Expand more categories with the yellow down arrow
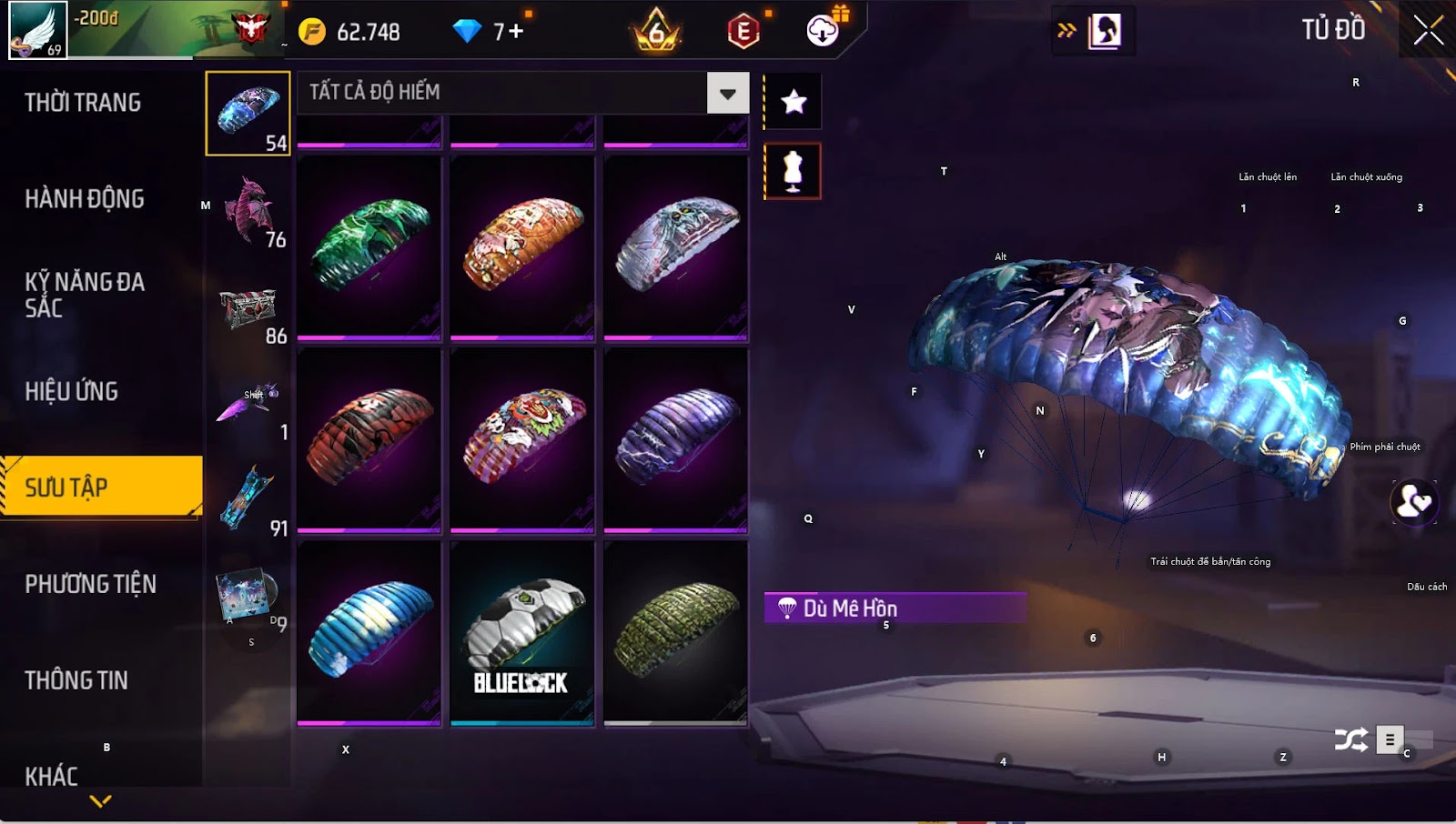This screenshot has width=1456, height=824. (x=101, y=801)
